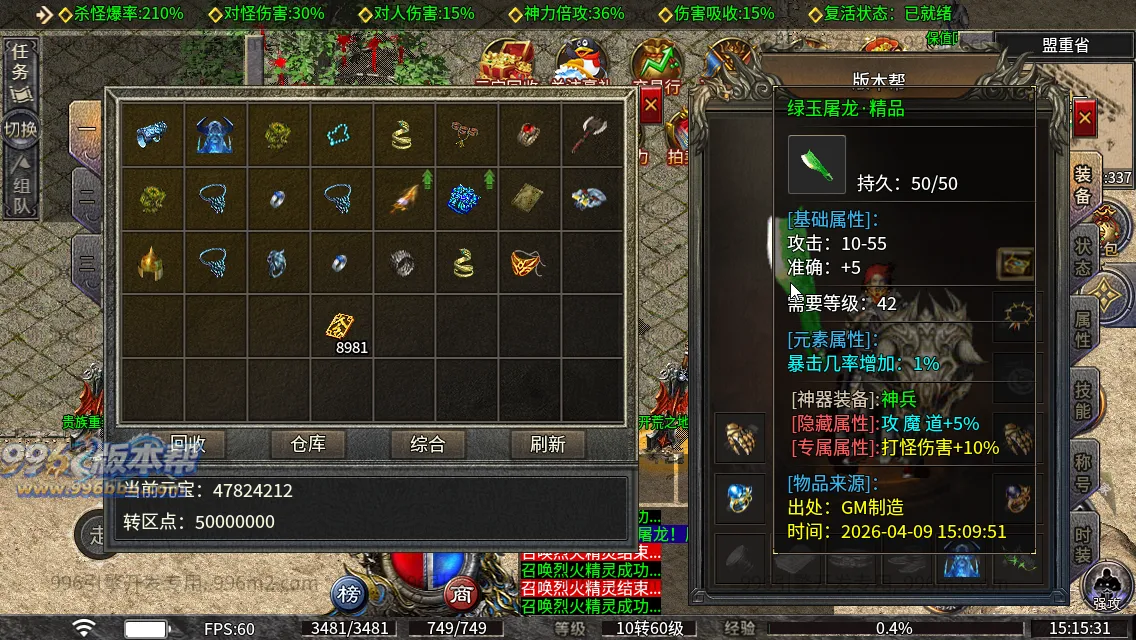Image resolution: width=1136 pixels, height=640 pixels.
Task: Pick the red gem ring slot
Action: 528,133
